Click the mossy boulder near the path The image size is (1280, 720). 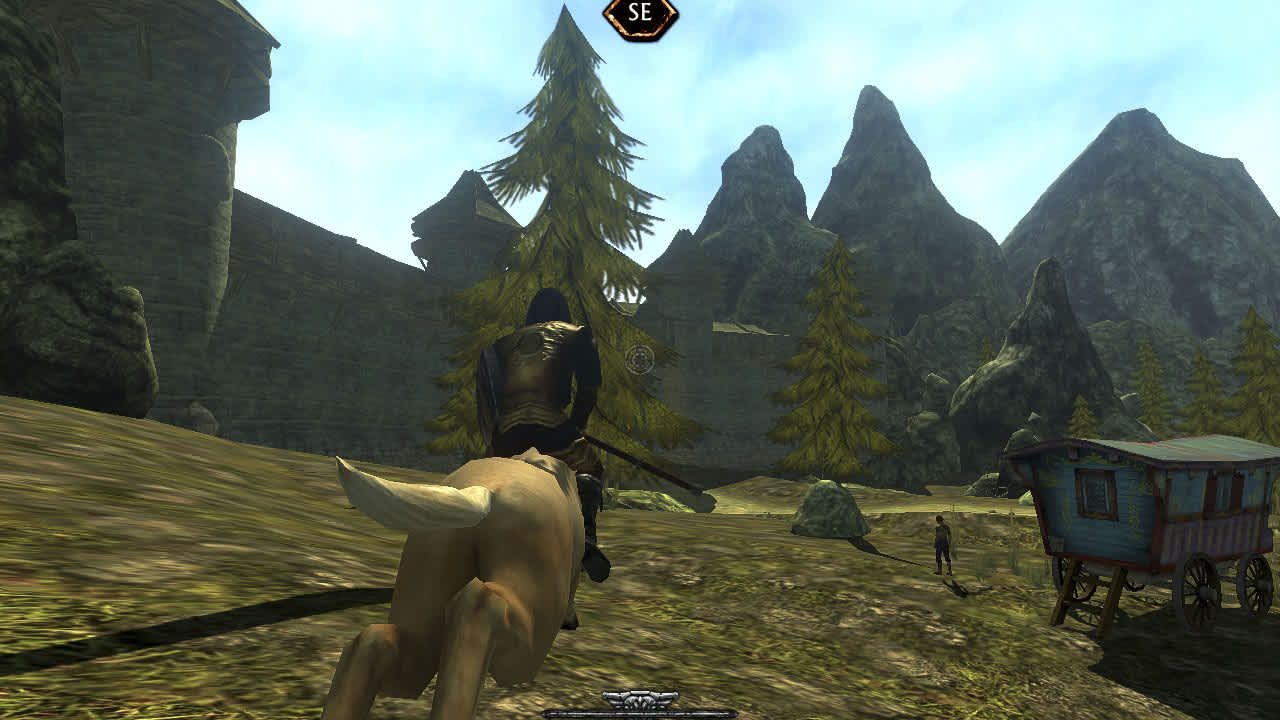830,505
